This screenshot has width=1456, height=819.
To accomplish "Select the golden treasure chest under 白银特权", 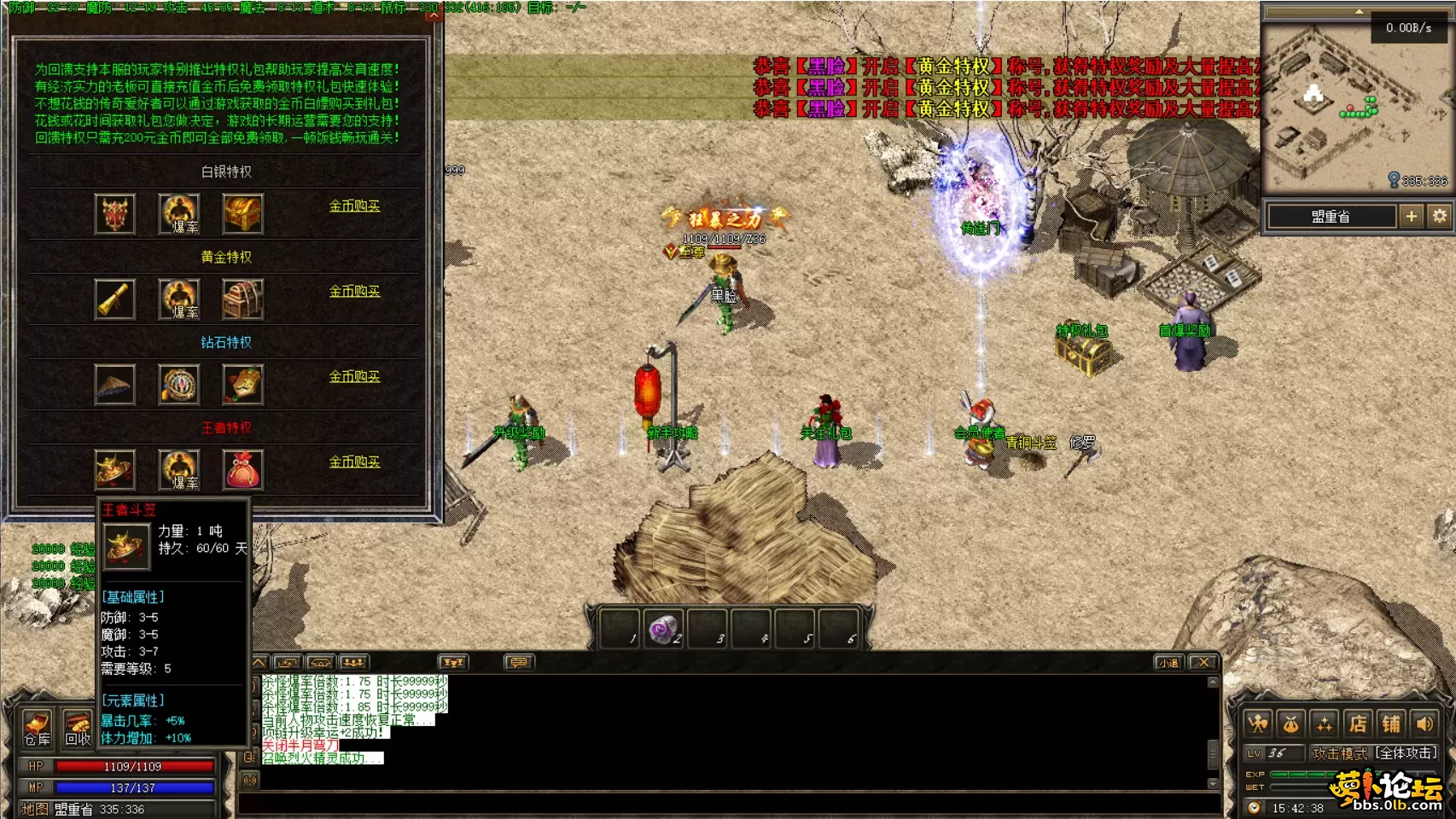I will 242,213.
